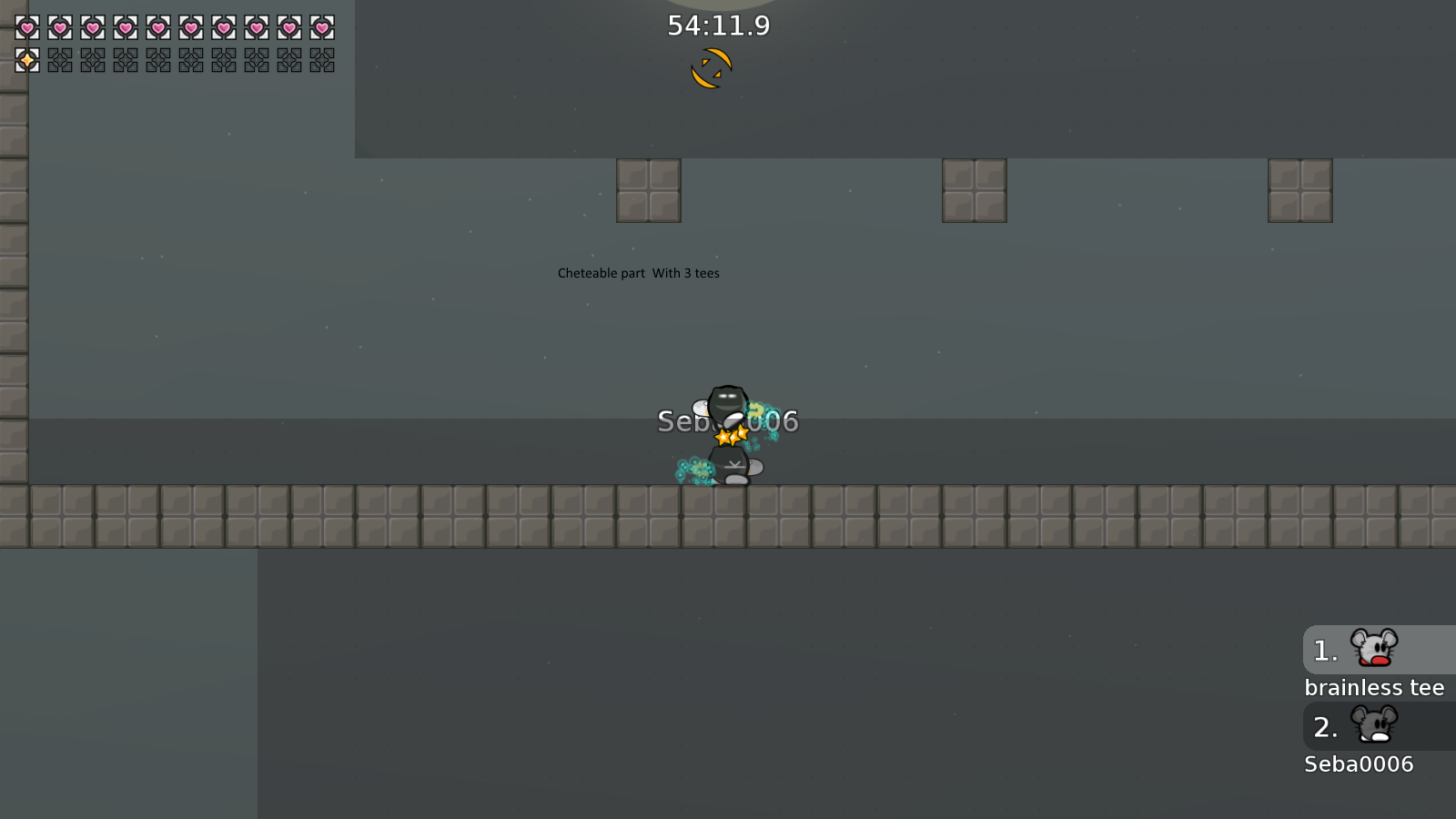
Task: Click the fifth heart icon
Action: click(x=157, y=27)
